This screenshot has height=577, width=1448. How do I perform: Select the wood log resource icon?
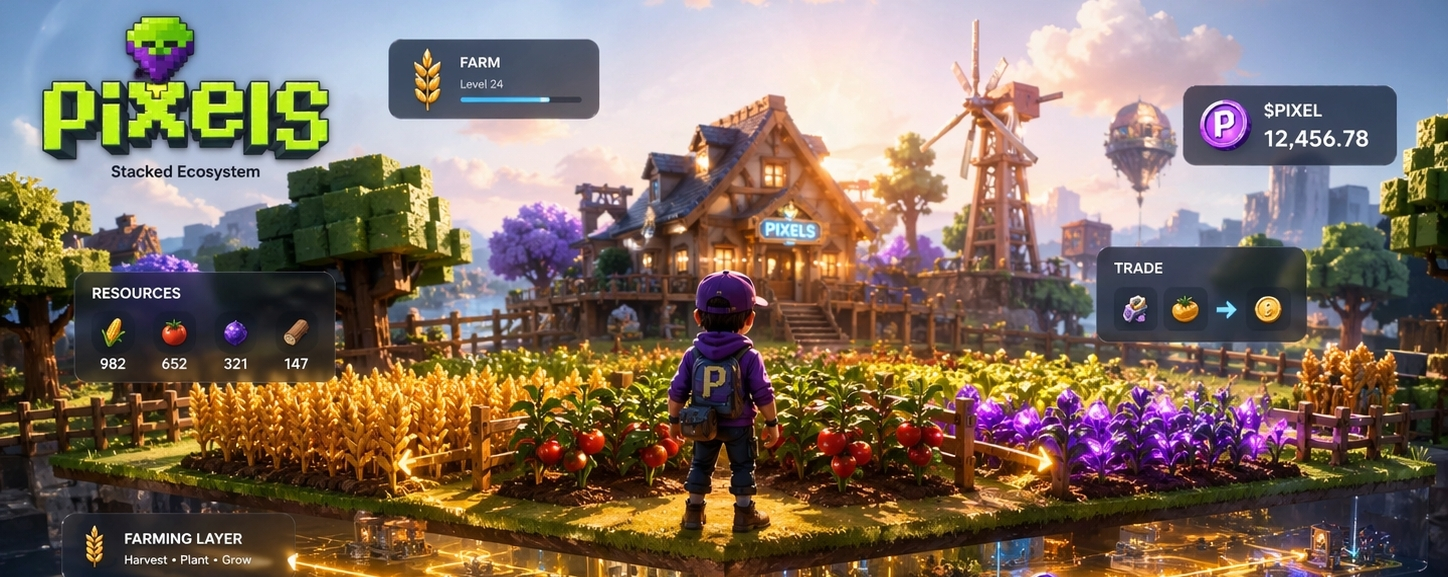pyautogui.click(x=296, y=332)
